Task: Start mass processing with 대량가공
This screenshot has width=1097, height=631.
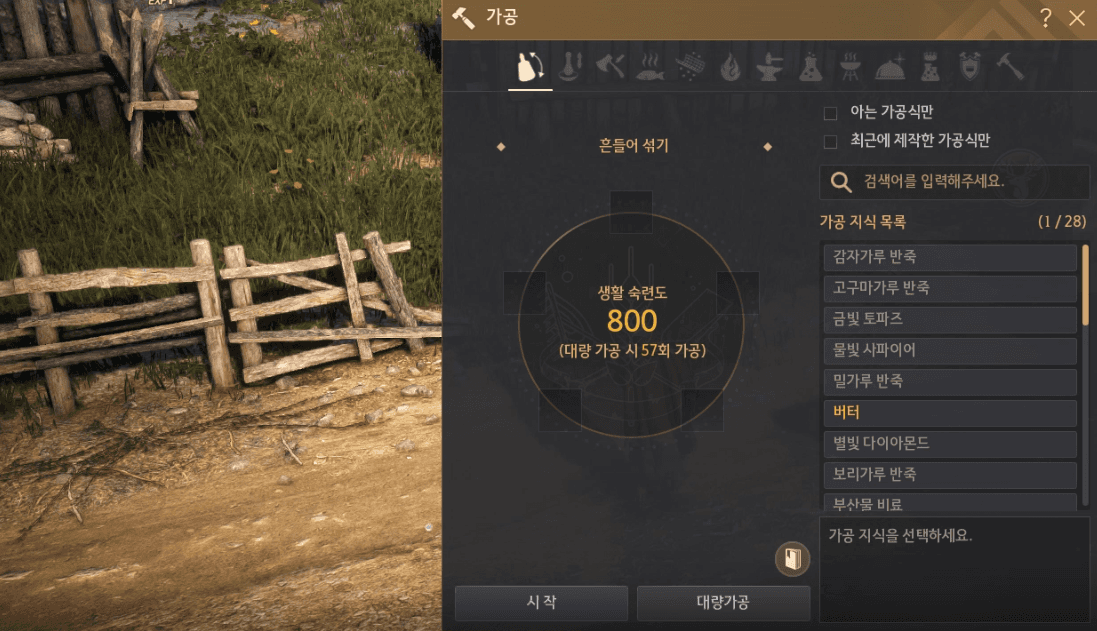Action: point(723,602)
